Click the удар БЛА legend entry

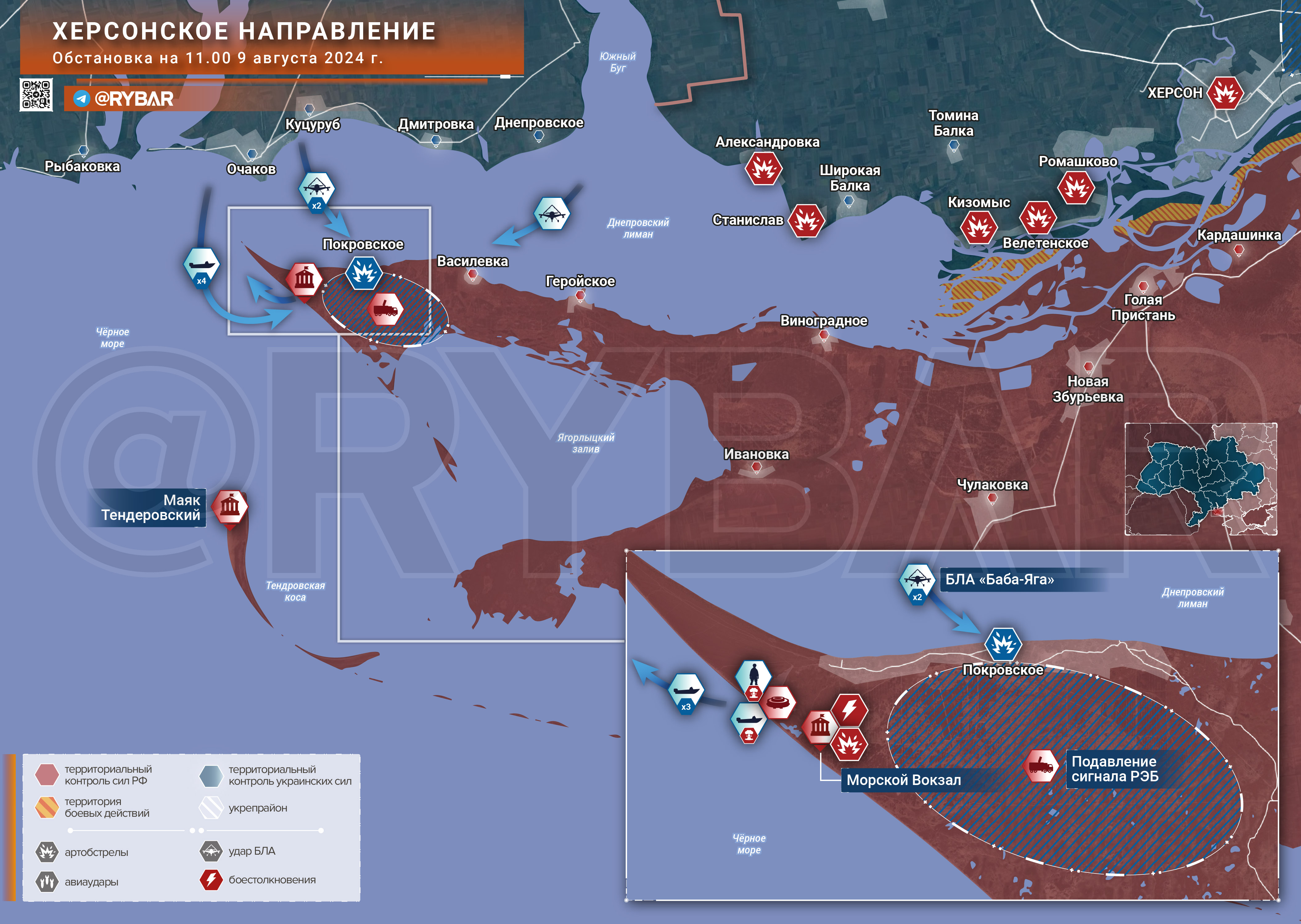252,851
